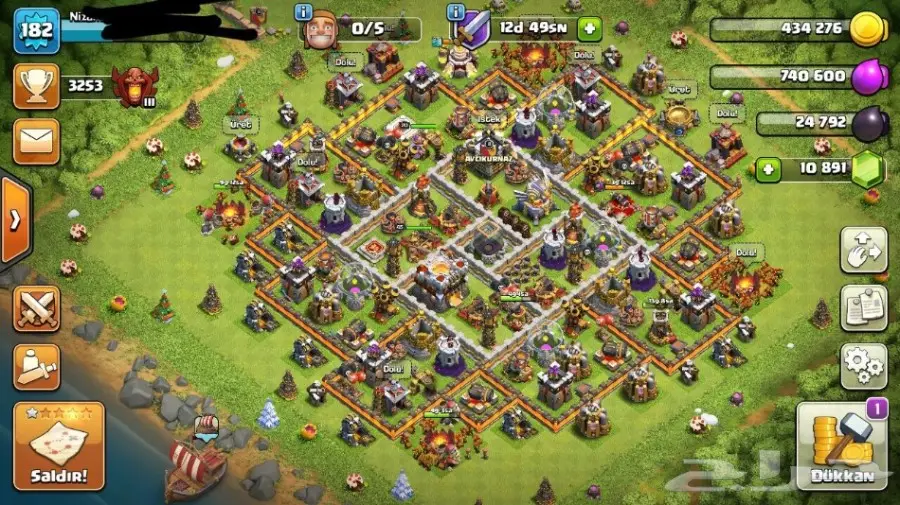Open the trophy rankings button
The height and width of the screenshot is (505, 900).
[36, 86]
